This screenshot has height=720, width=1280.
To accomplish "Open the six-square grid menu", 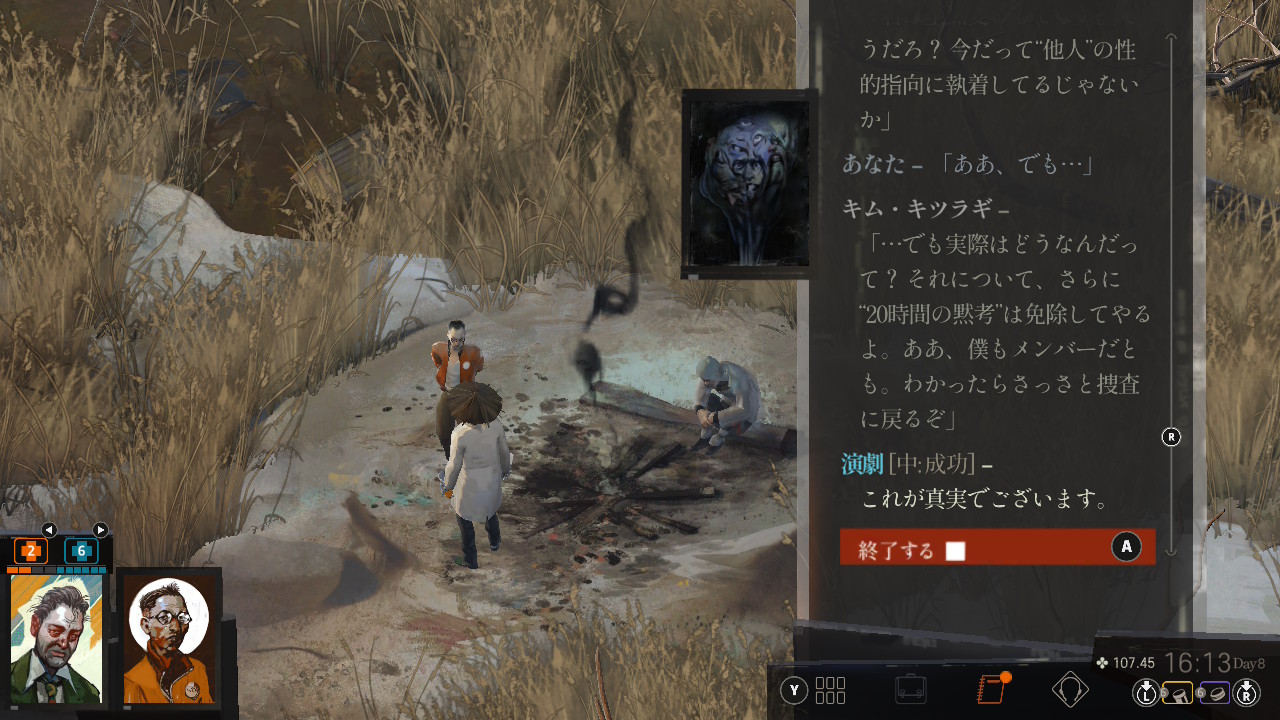I will 830,690.
